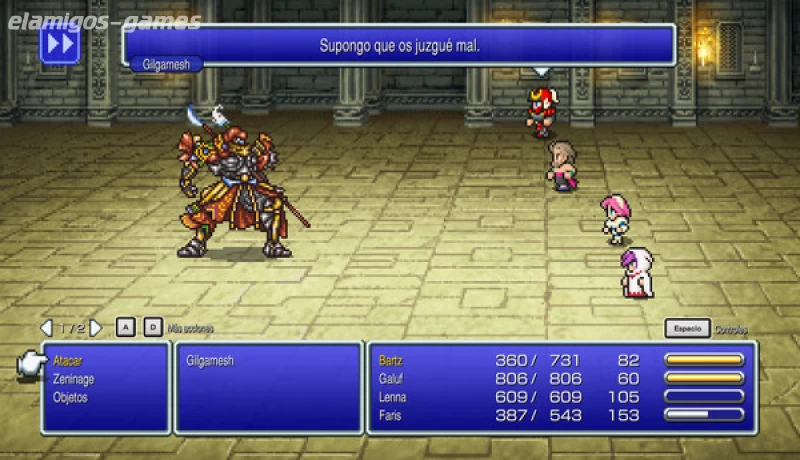Screen dimensions: 800x460
Task: Select Lenna in the party list
Action: point(394,396)
